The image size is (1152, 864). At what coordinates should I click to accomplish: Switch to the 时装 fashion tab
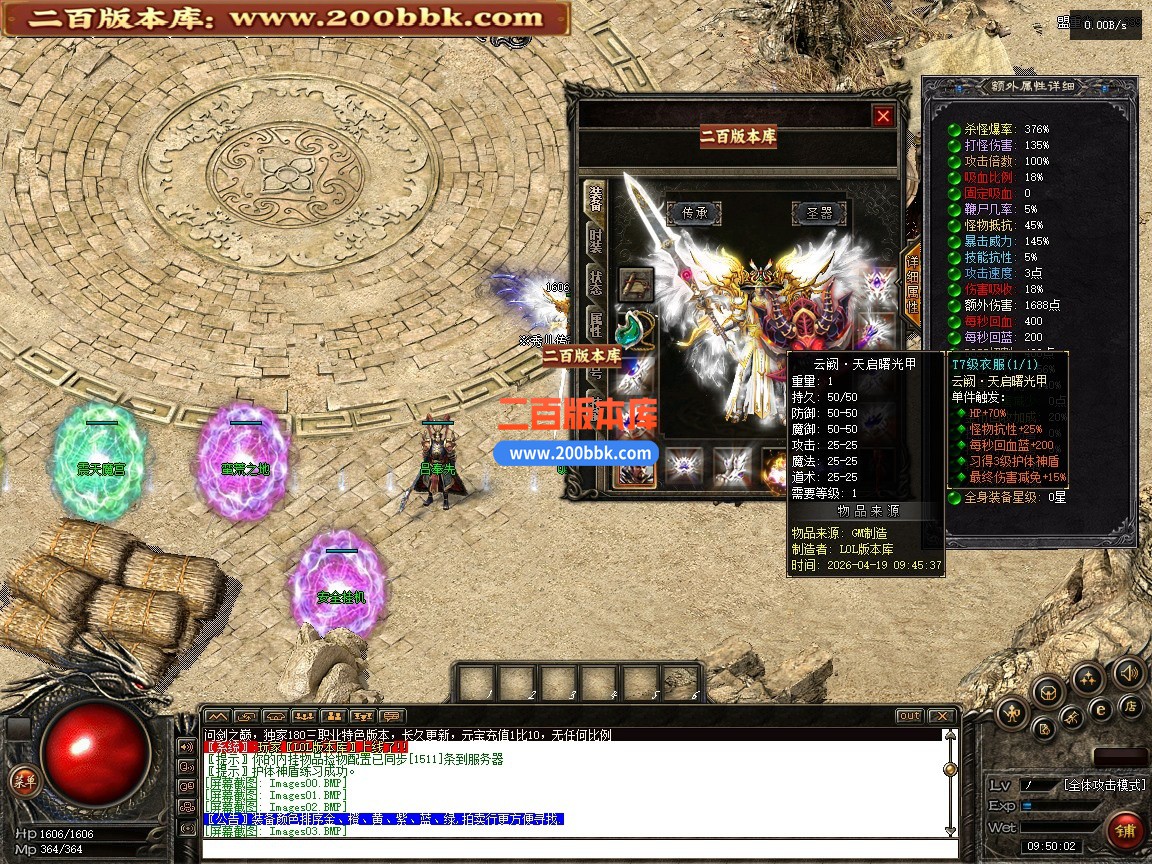(x=596, y=241)
